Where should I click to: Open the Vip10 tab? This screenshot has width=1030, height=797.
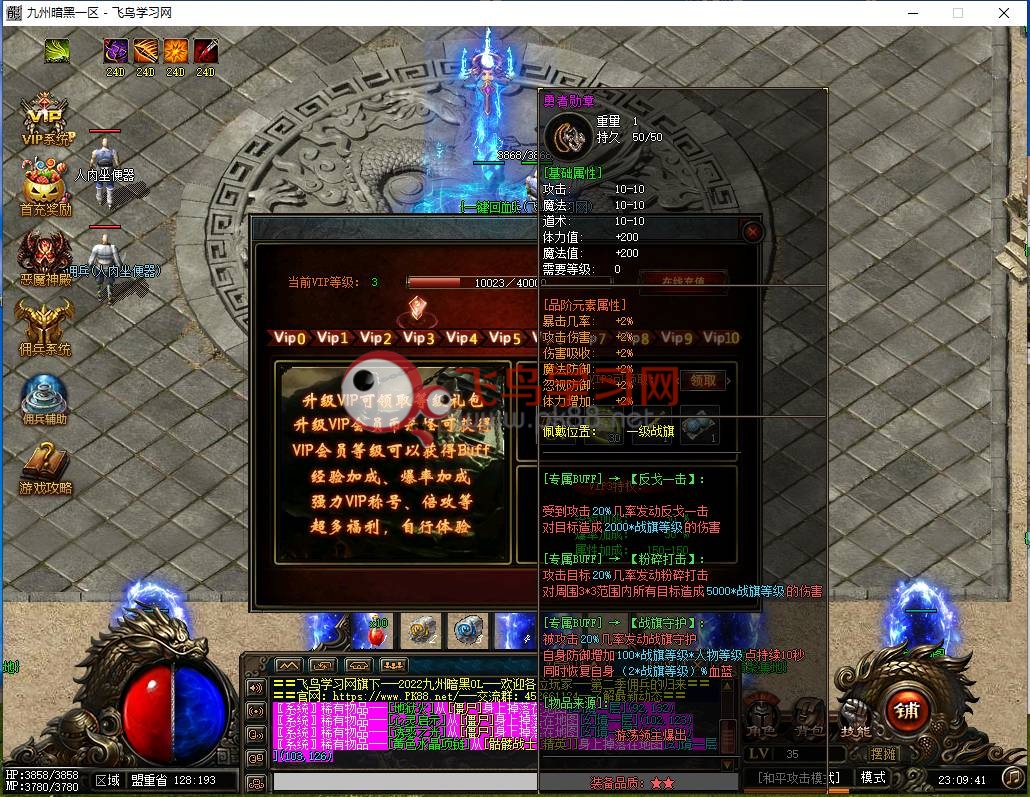coord(720,338)
